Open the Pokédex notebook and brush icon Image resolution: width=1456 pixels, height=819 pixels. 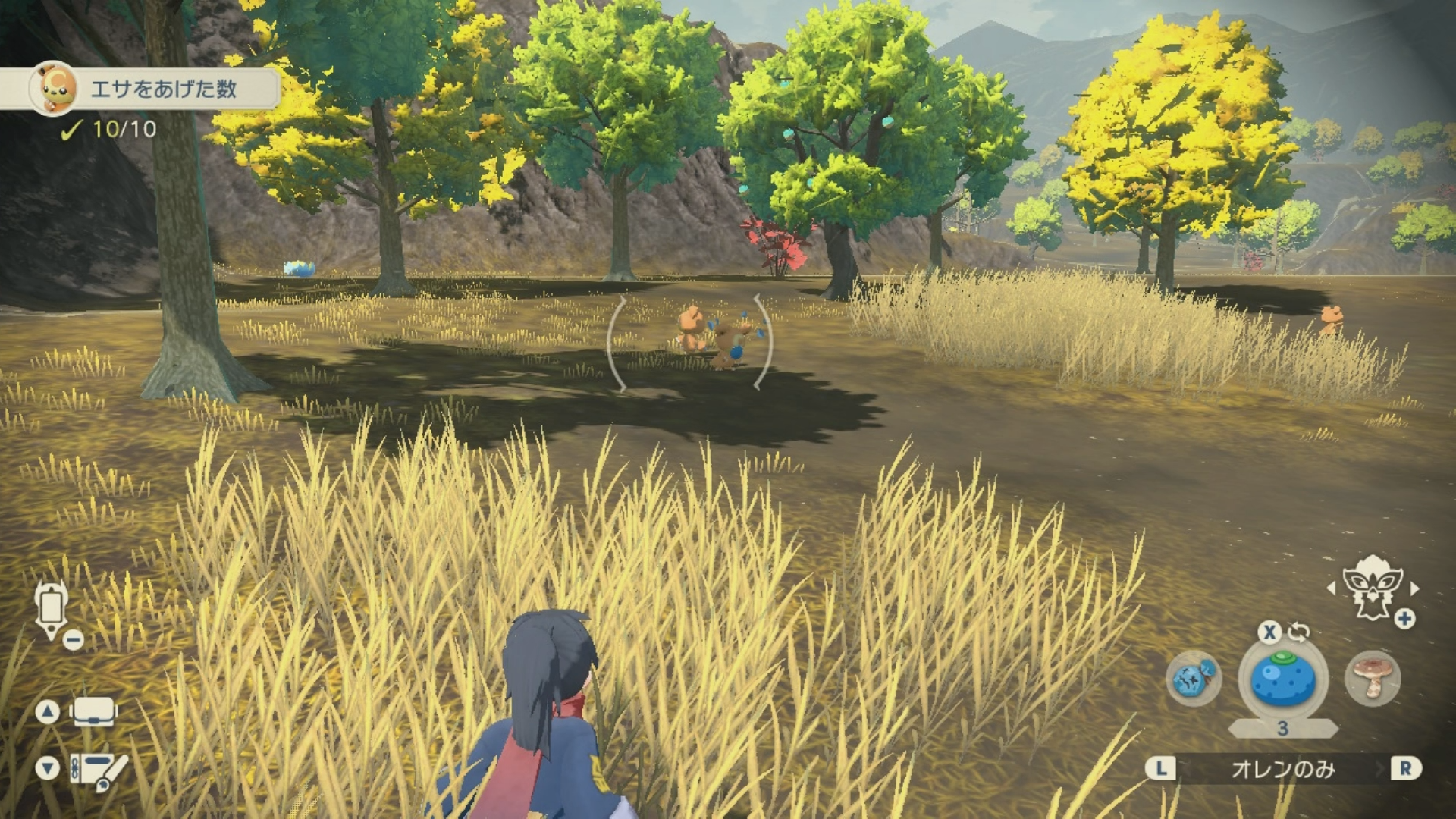99,770
